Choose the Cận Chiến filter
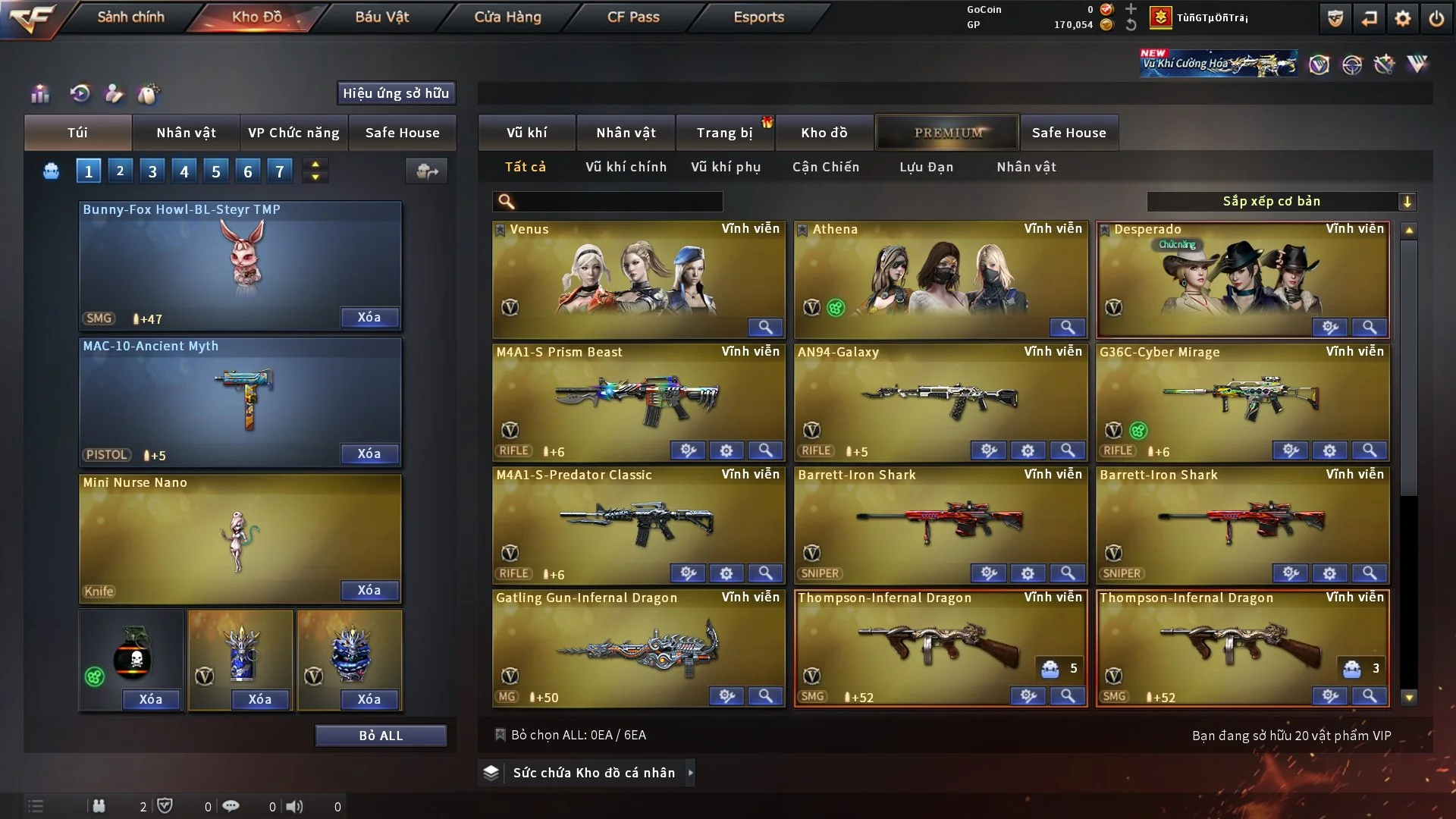This screenshot has width=1456, height=819. [x=826, y=167]
